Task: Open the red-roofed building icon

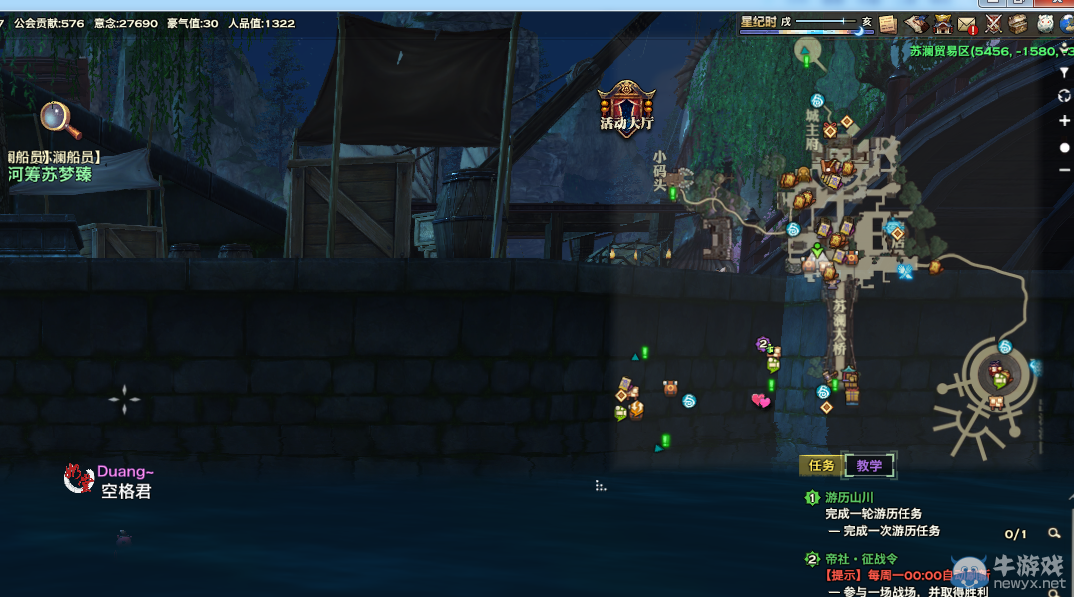Action: coord(942,24)
